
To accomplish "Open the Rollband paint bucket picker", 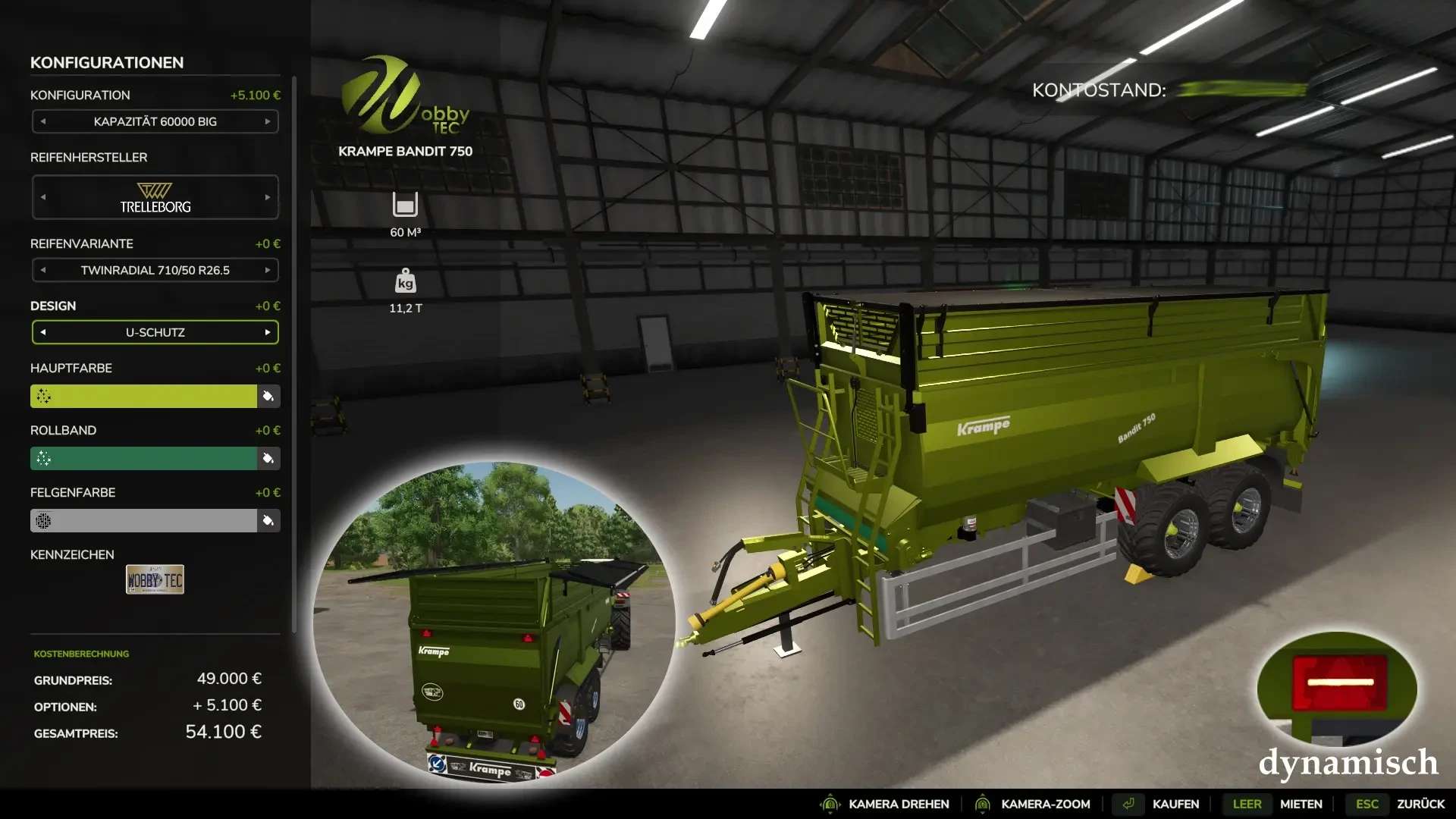I will pyautogui.click(x=267, y=458).
